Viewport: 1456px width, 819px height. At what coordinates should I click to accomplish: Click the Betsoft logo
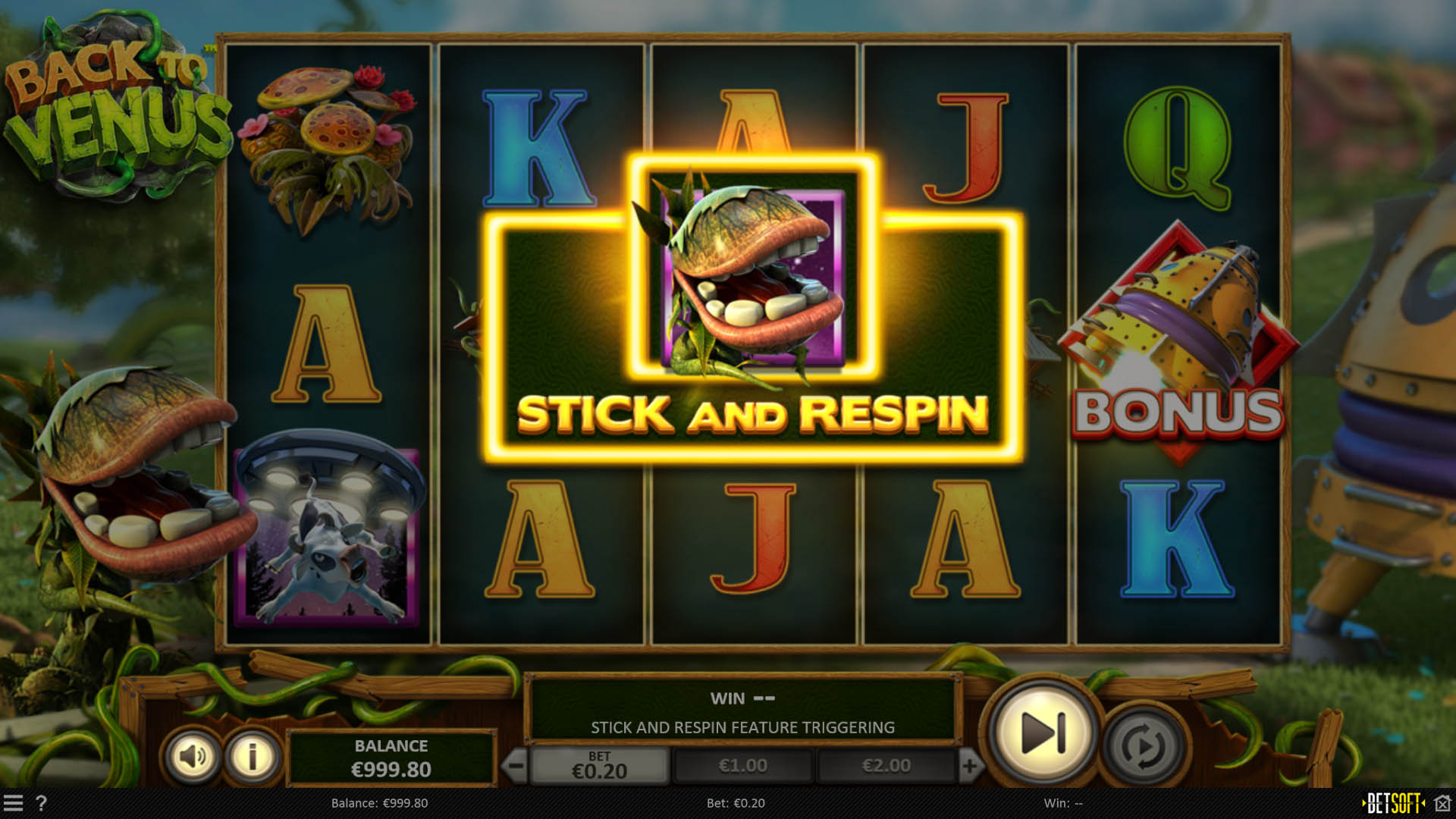(x=1394, y=804)
